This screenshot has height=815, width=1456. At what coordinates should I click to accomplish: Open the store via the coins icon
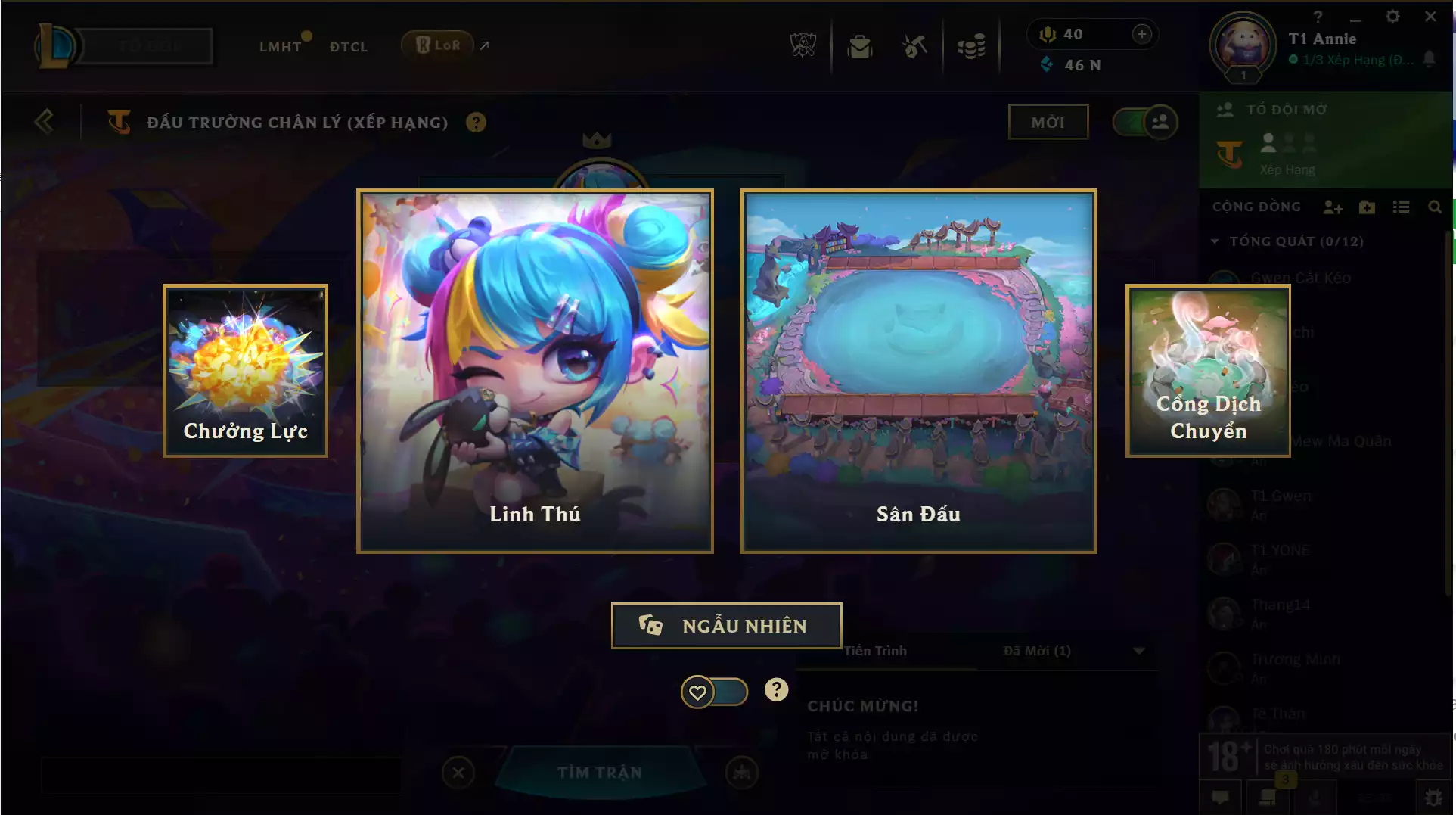(972, 45)
